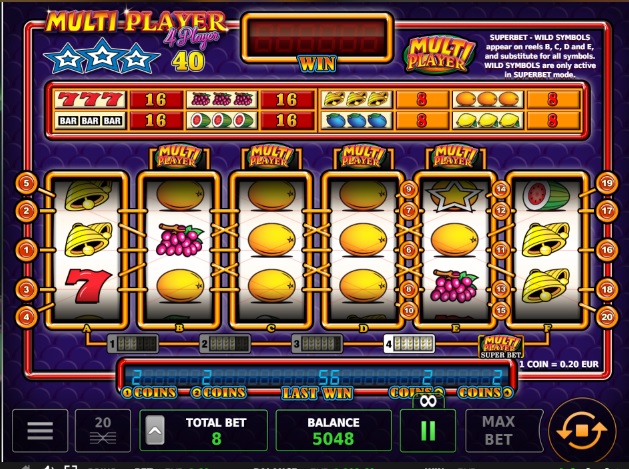
Task: Activate the Multi Player Super Bet button
Action: tap(501, 347)
